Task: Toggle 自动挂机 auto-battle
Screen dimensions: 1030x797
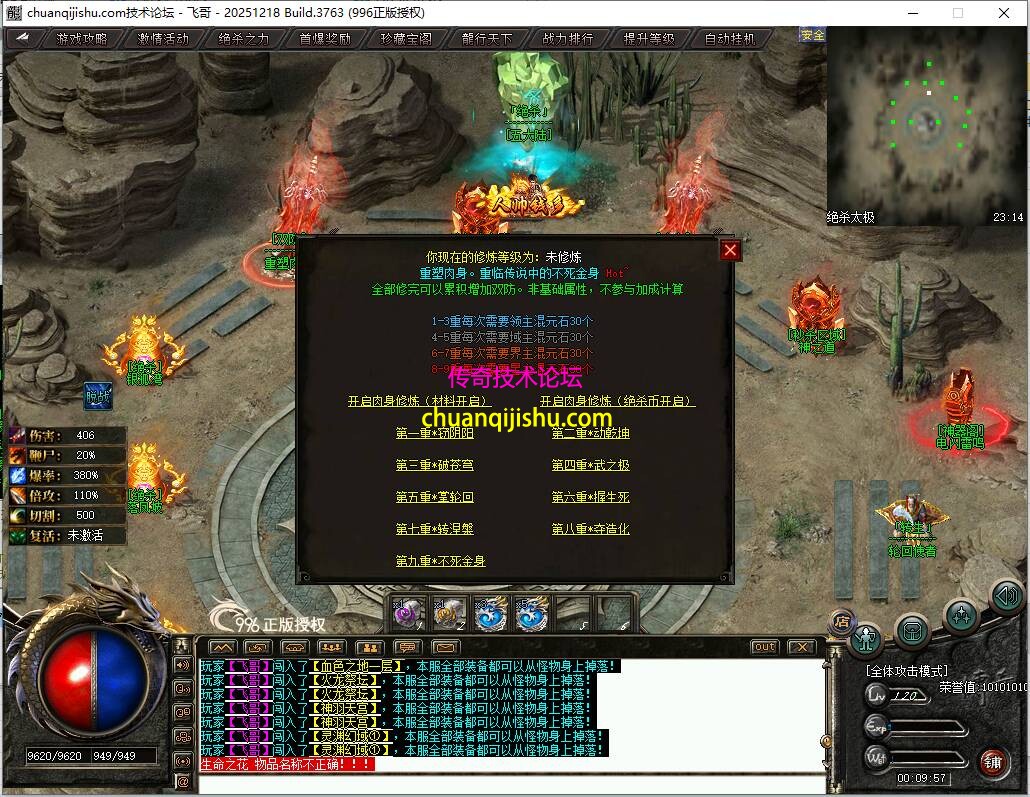Action: pos(730,39)
